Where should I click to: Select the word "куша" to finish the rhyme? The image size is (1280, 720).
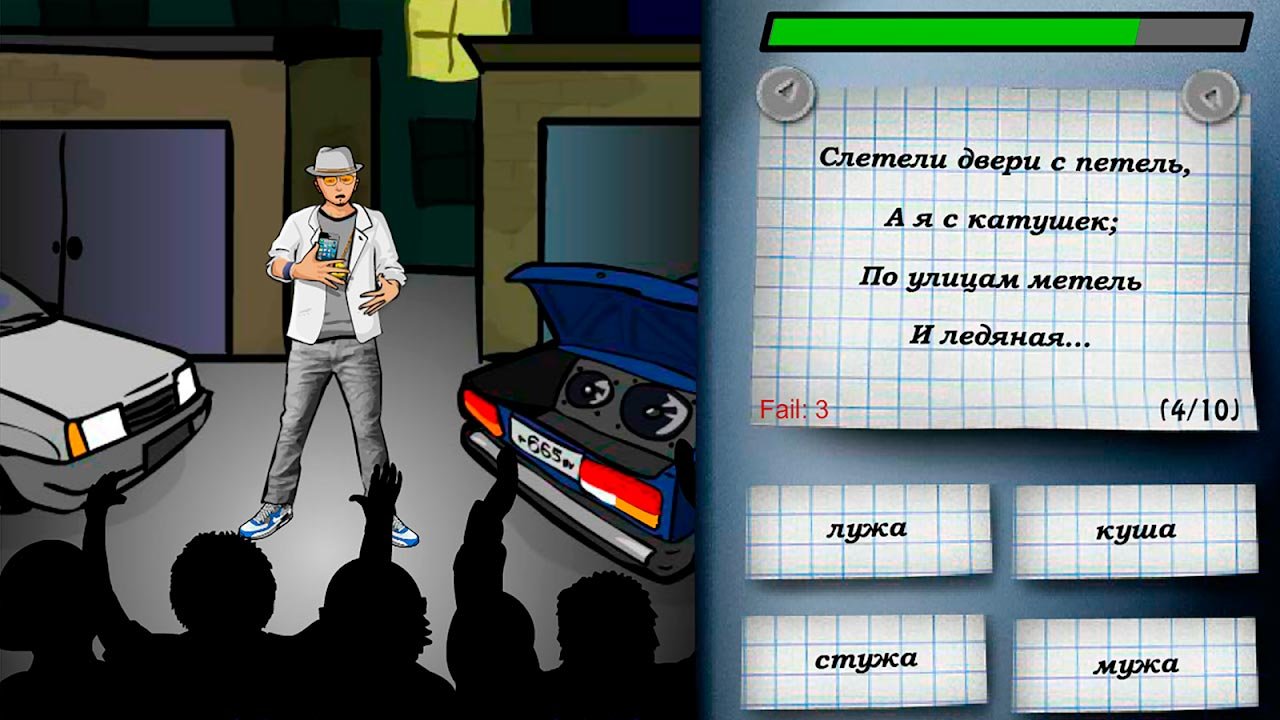[1135, 532]
